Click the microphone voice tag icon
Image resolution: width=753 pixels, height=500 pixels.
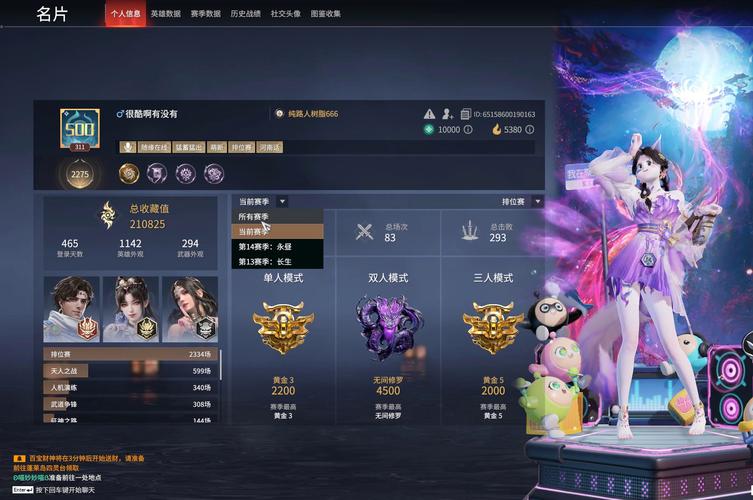(x=128, y=147)
